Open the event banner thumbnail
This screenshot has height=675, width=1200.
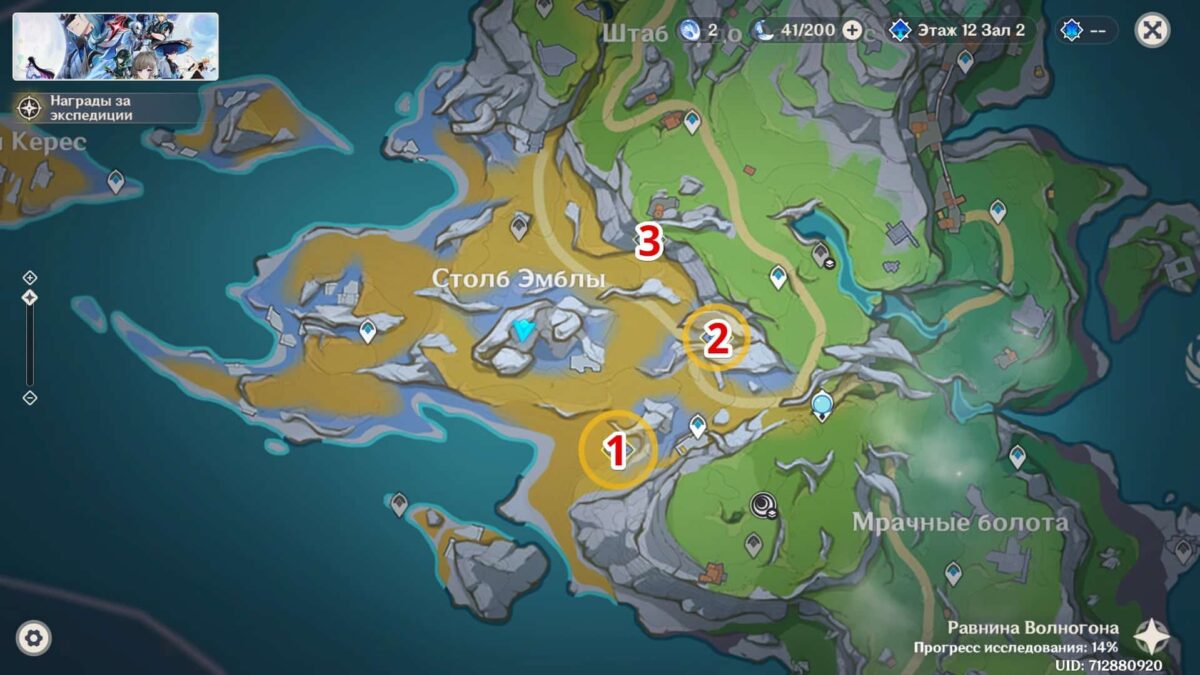point(115,46)
